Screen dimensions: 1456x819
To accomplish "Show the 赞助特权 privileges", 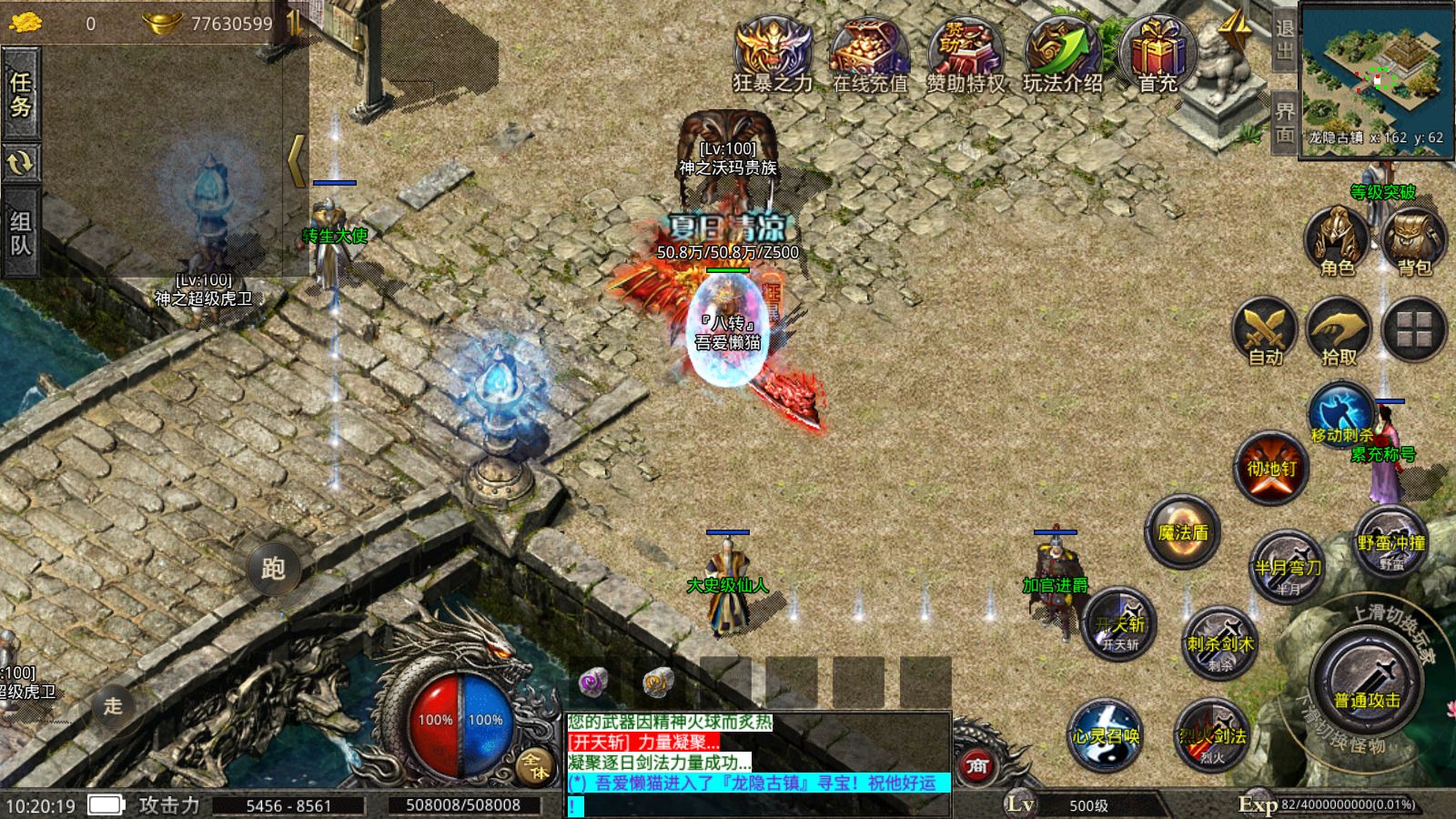I will click(x=966, y=53).
